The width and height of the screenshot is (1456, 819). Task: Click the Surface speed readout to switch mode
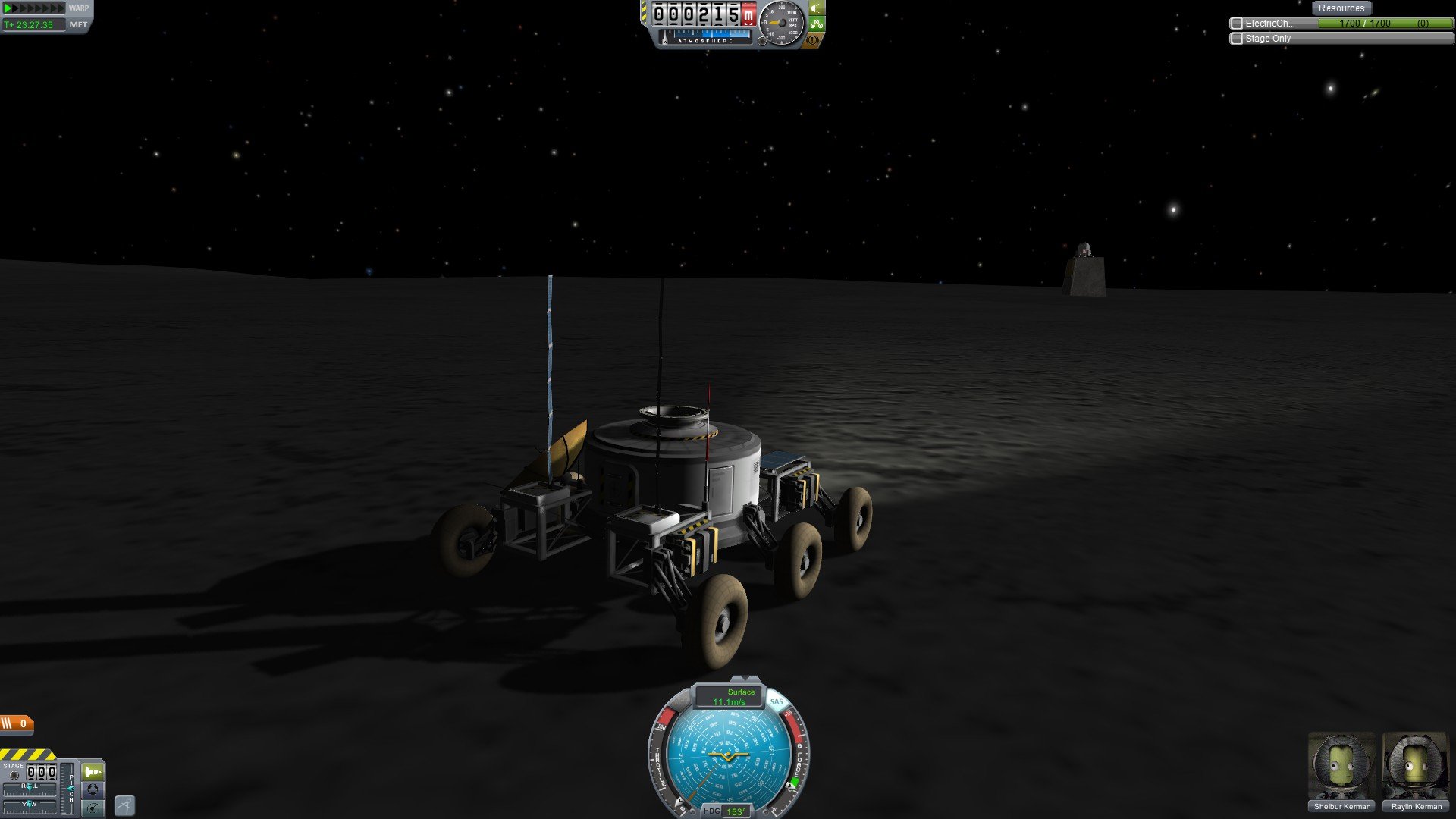point(729,696)
